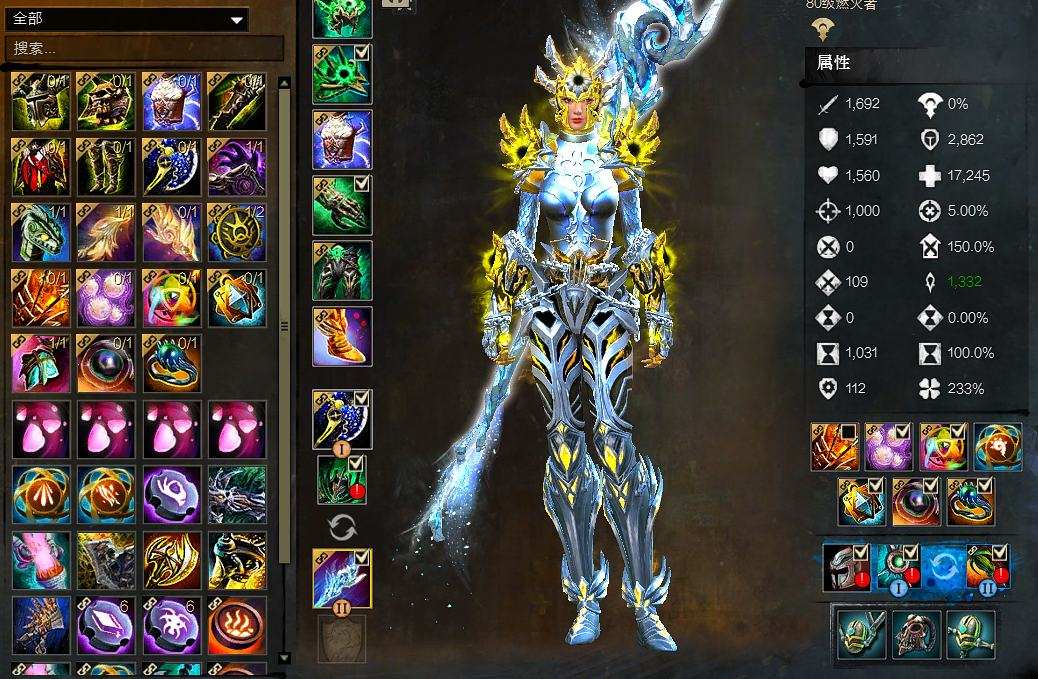
Task: Select the purple orbs accessory slot
Action: pyautogui.click(x=888, y=447)
